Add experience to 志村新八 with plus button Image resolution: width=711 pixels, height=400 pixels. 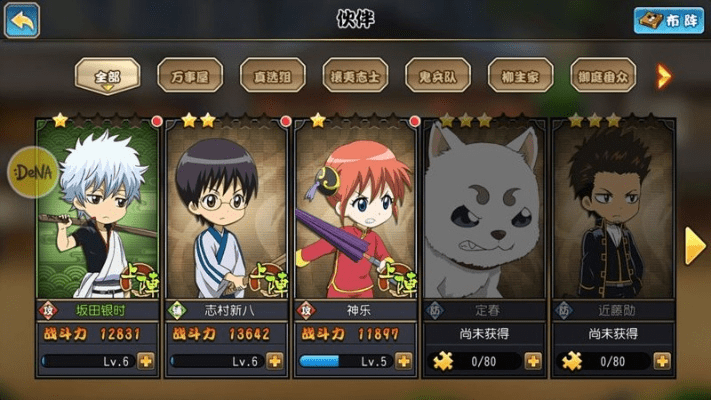point(275,361)
